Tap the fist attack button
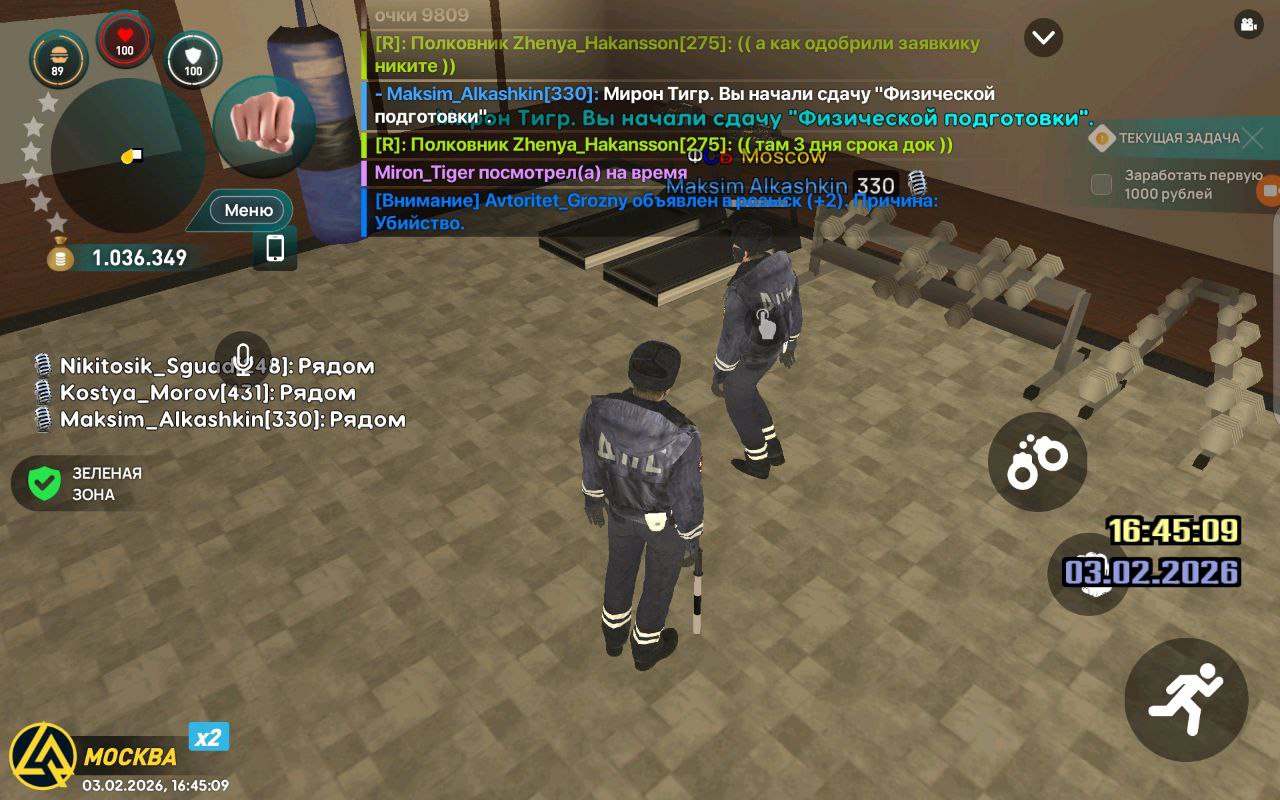This screenshot has height=800, width=1280. pos(264,125)
